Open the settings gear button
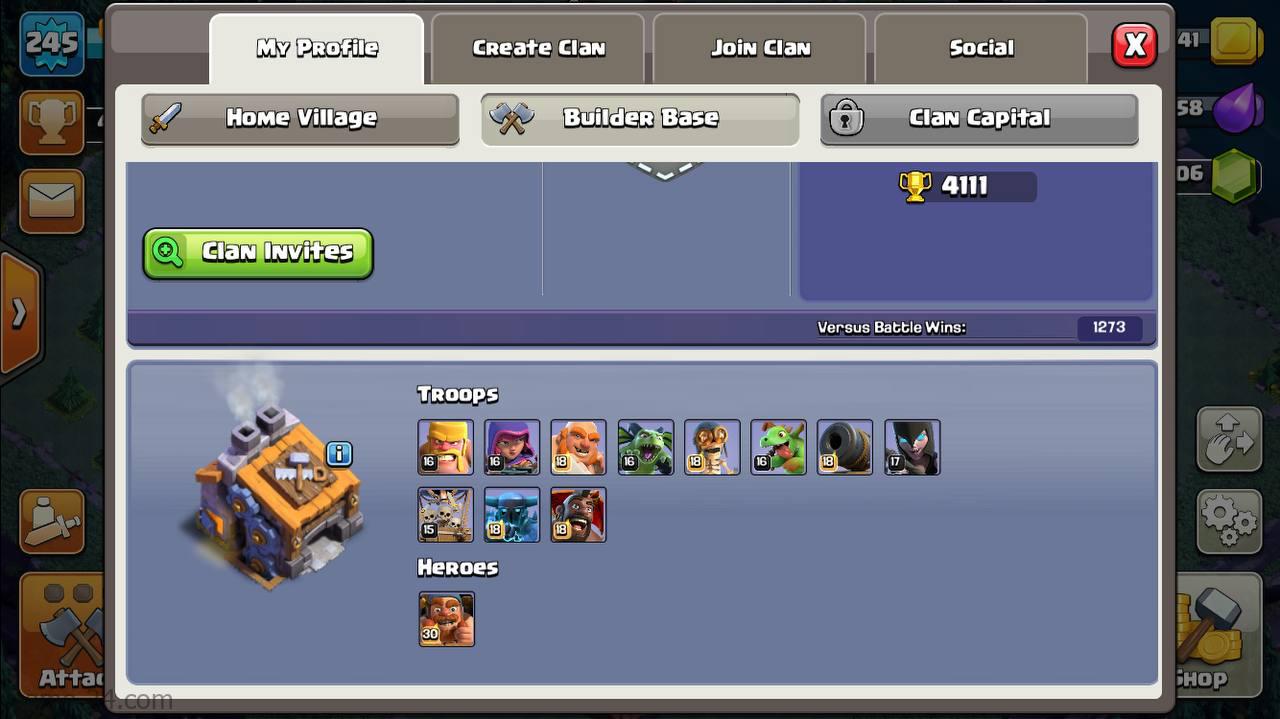Image resolution: width=1280 pixels, height=719 pixels. 1228,520
